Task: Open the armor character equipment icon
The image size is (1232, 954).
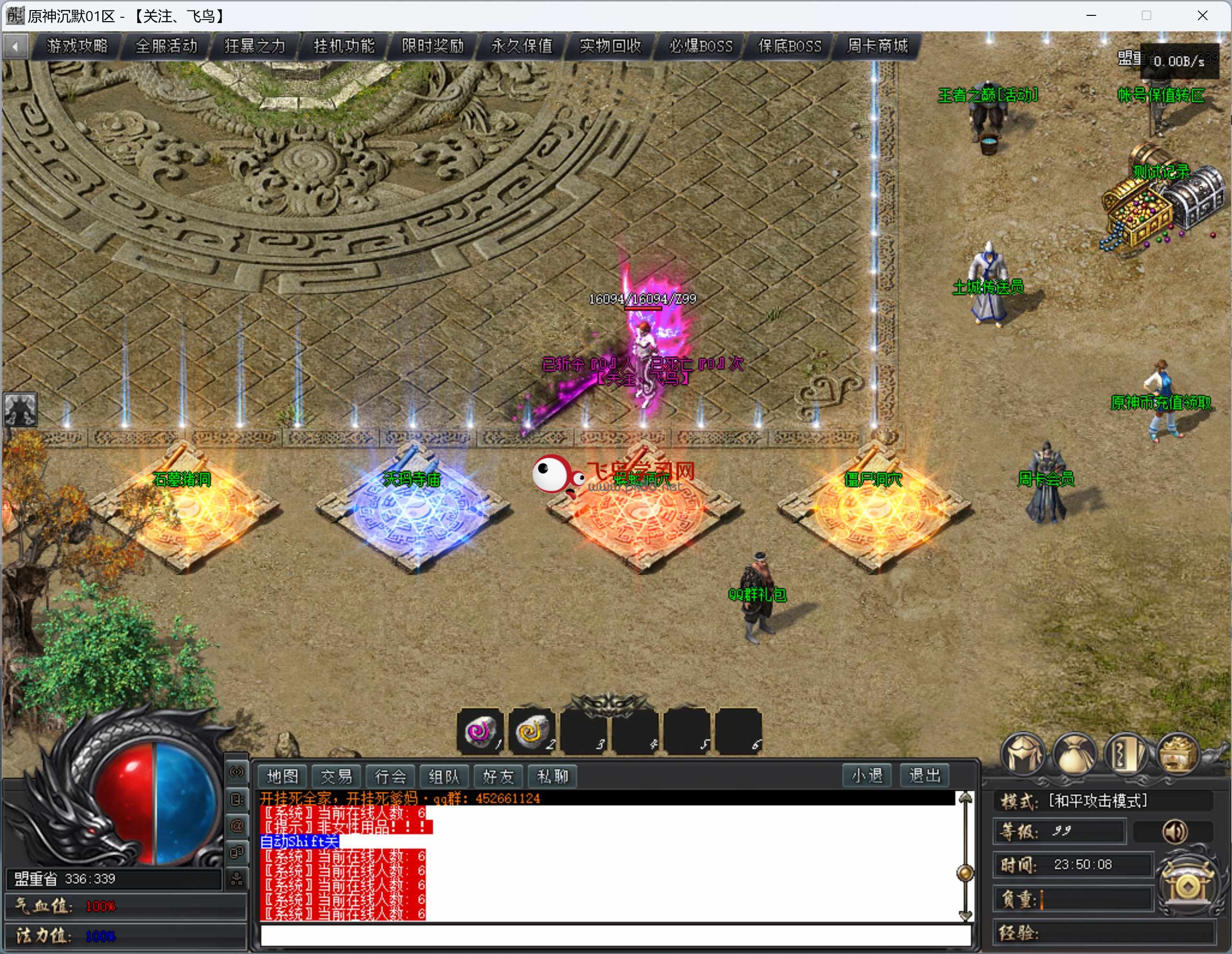Action: (1023, 754)
